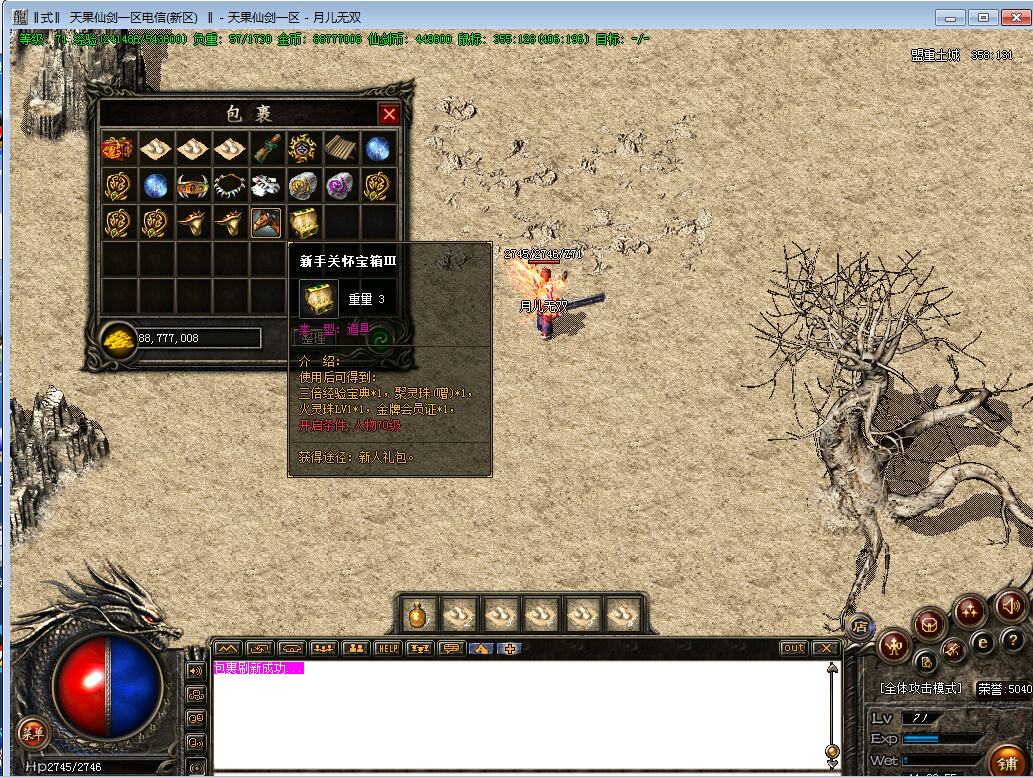
Task: Choose the horned belt item in bag
Action: (x=192, y=186)
